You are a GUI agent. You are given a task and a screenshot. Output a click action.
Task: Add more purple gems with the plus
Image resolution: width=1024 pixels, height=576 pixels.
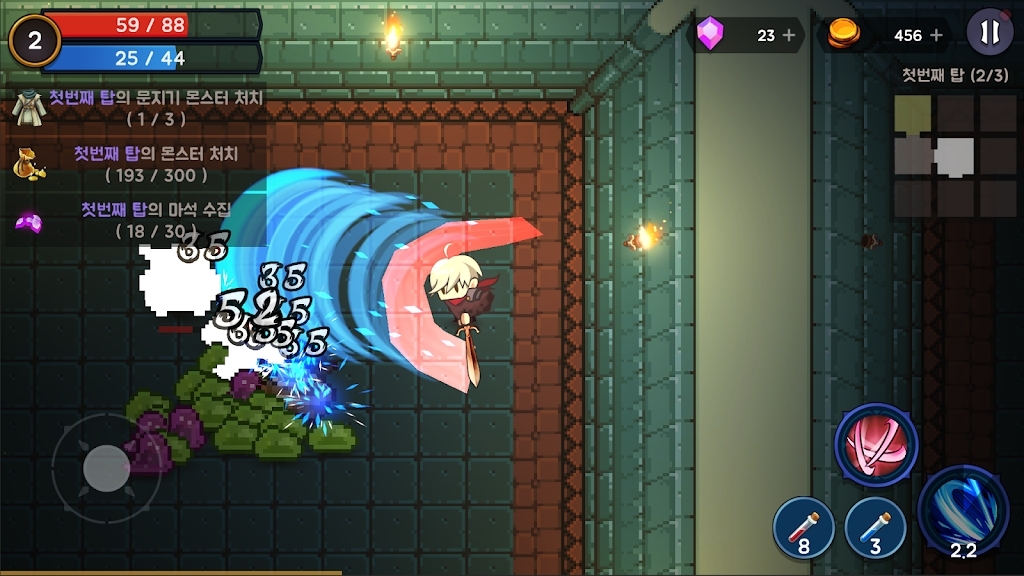point(789,35)
